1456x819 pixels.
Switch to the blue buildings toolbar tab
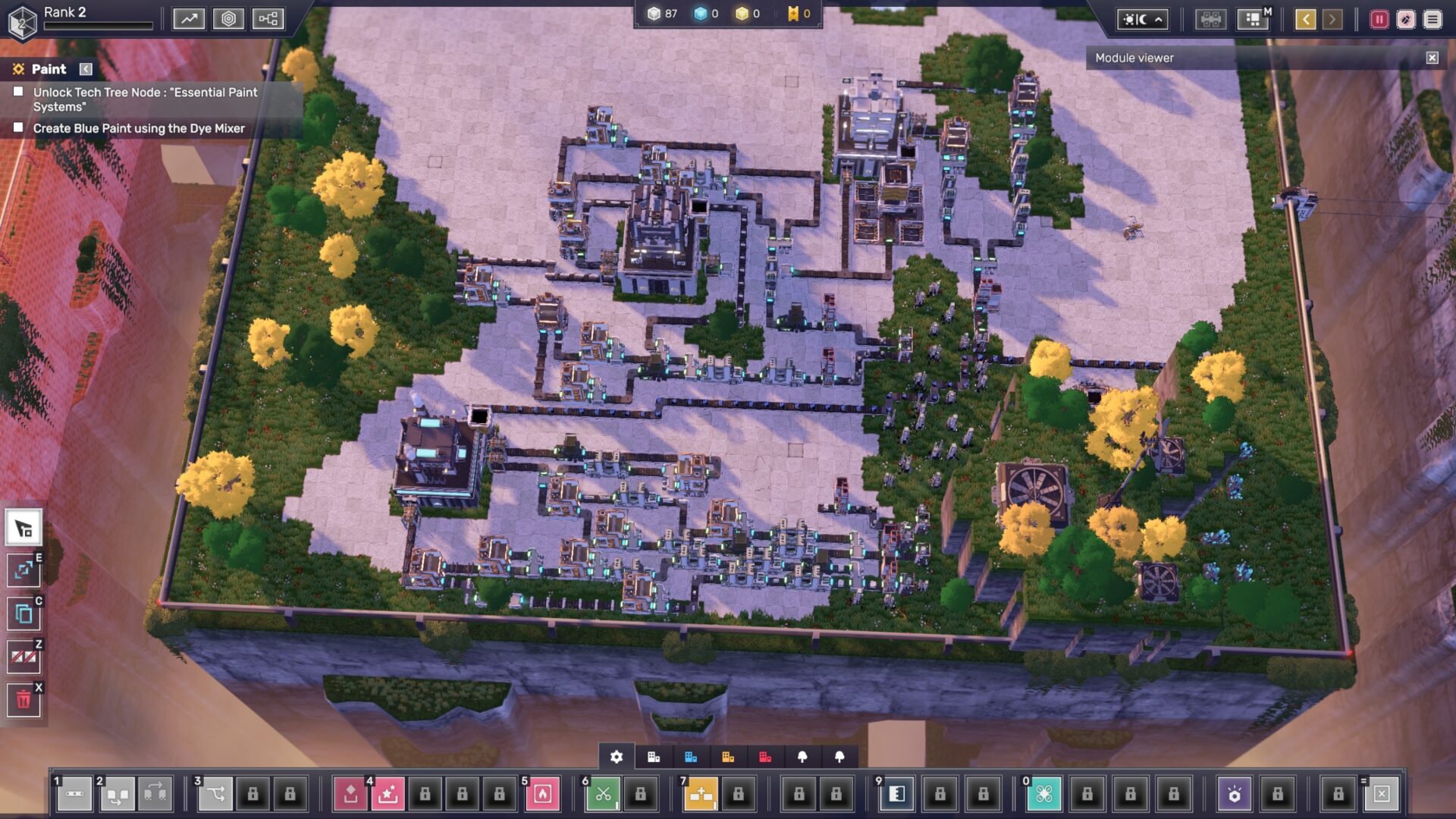pyautogui.click(x=690, y=757)
